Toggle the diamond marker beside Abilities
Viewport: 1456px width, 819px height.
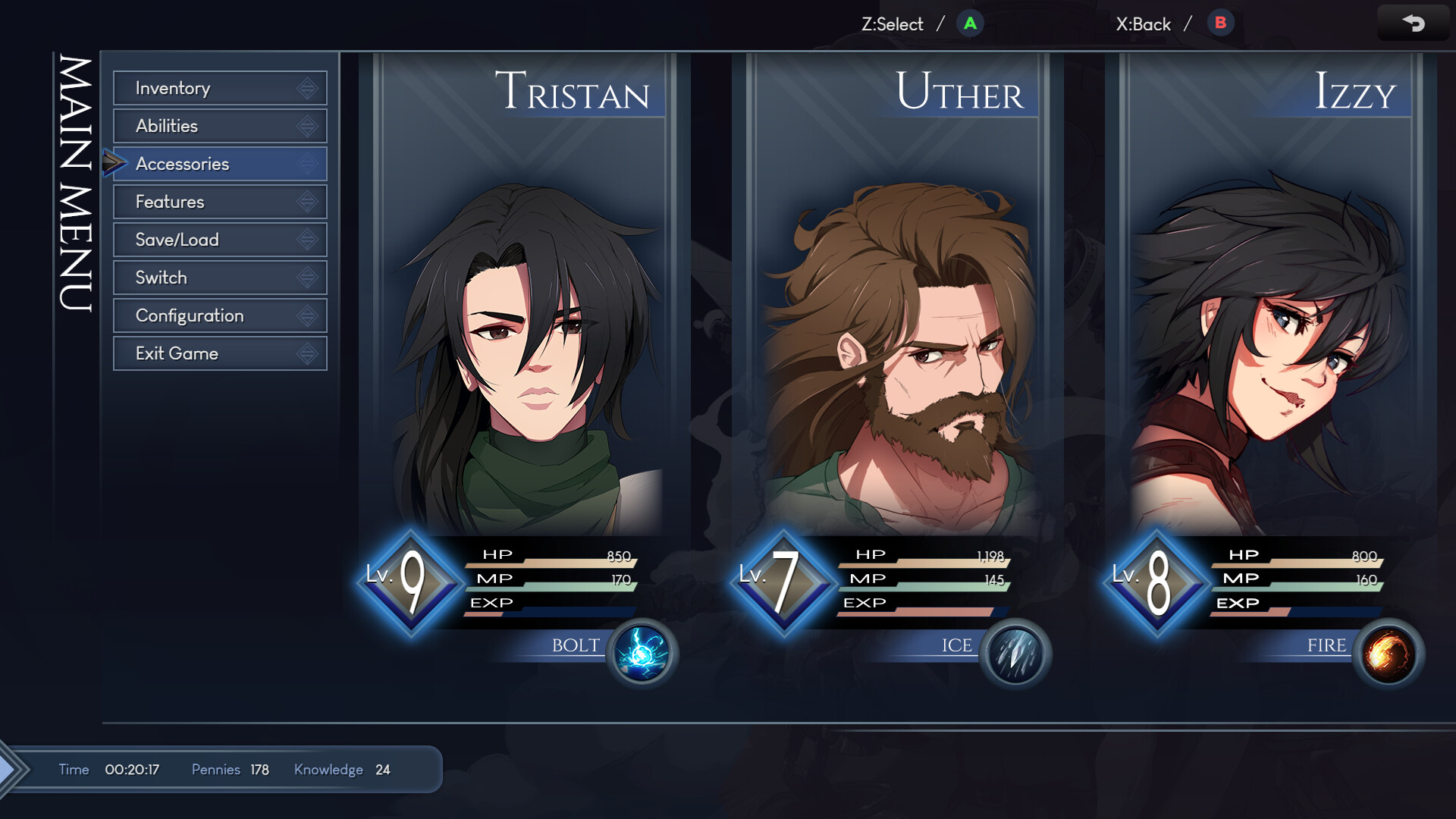tap(306, 126)
